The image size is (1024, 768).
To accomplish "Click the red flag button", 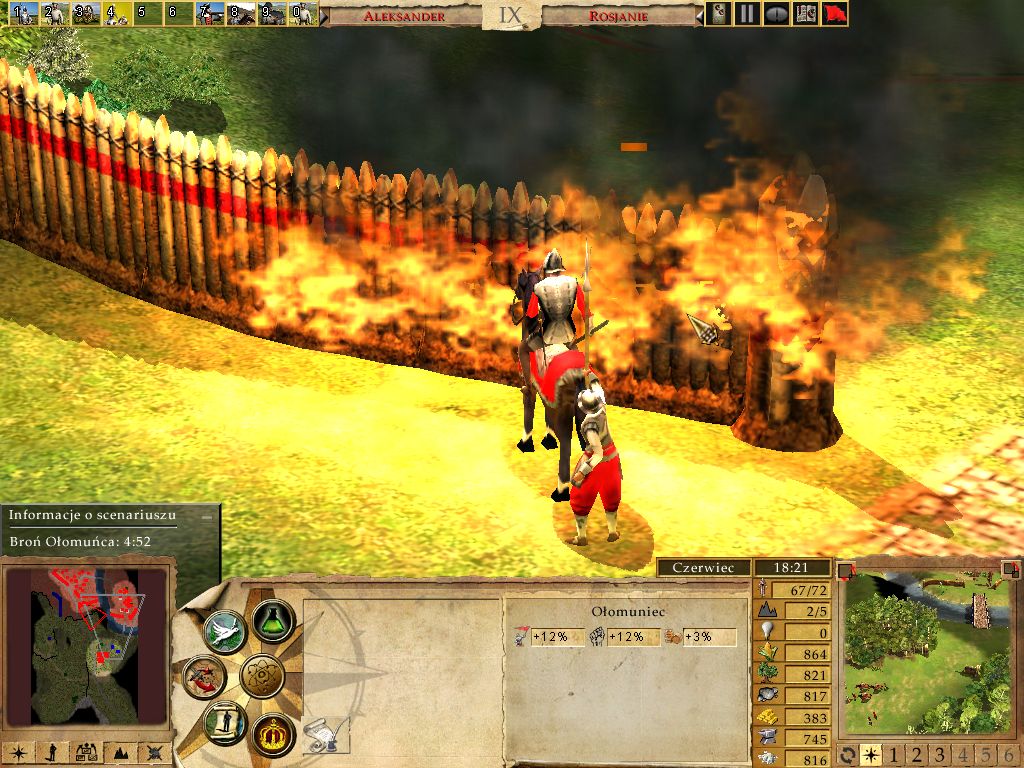I will tap(834, 14).
